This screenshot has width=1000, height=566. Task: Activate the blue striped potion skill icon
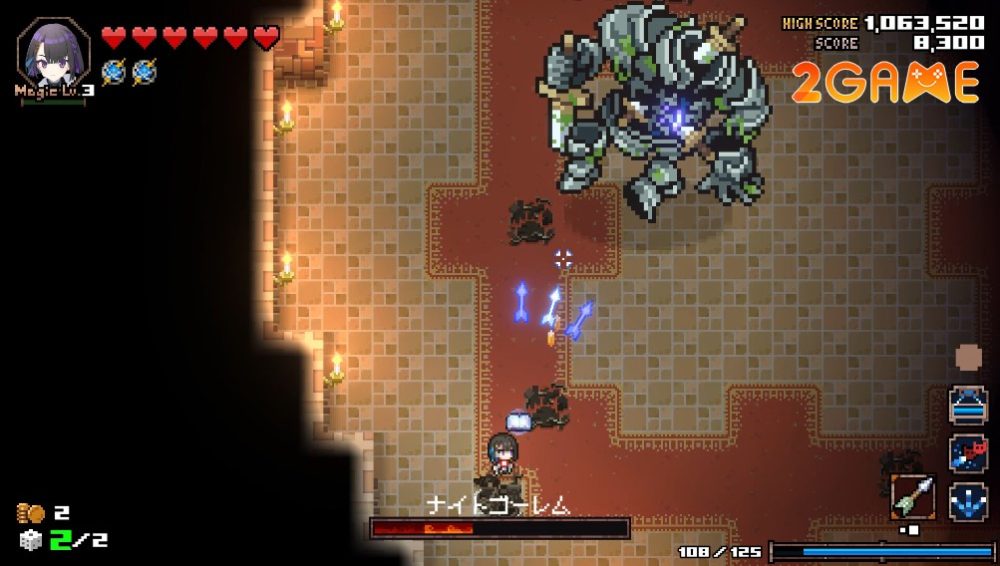click(x=967, y=406)
